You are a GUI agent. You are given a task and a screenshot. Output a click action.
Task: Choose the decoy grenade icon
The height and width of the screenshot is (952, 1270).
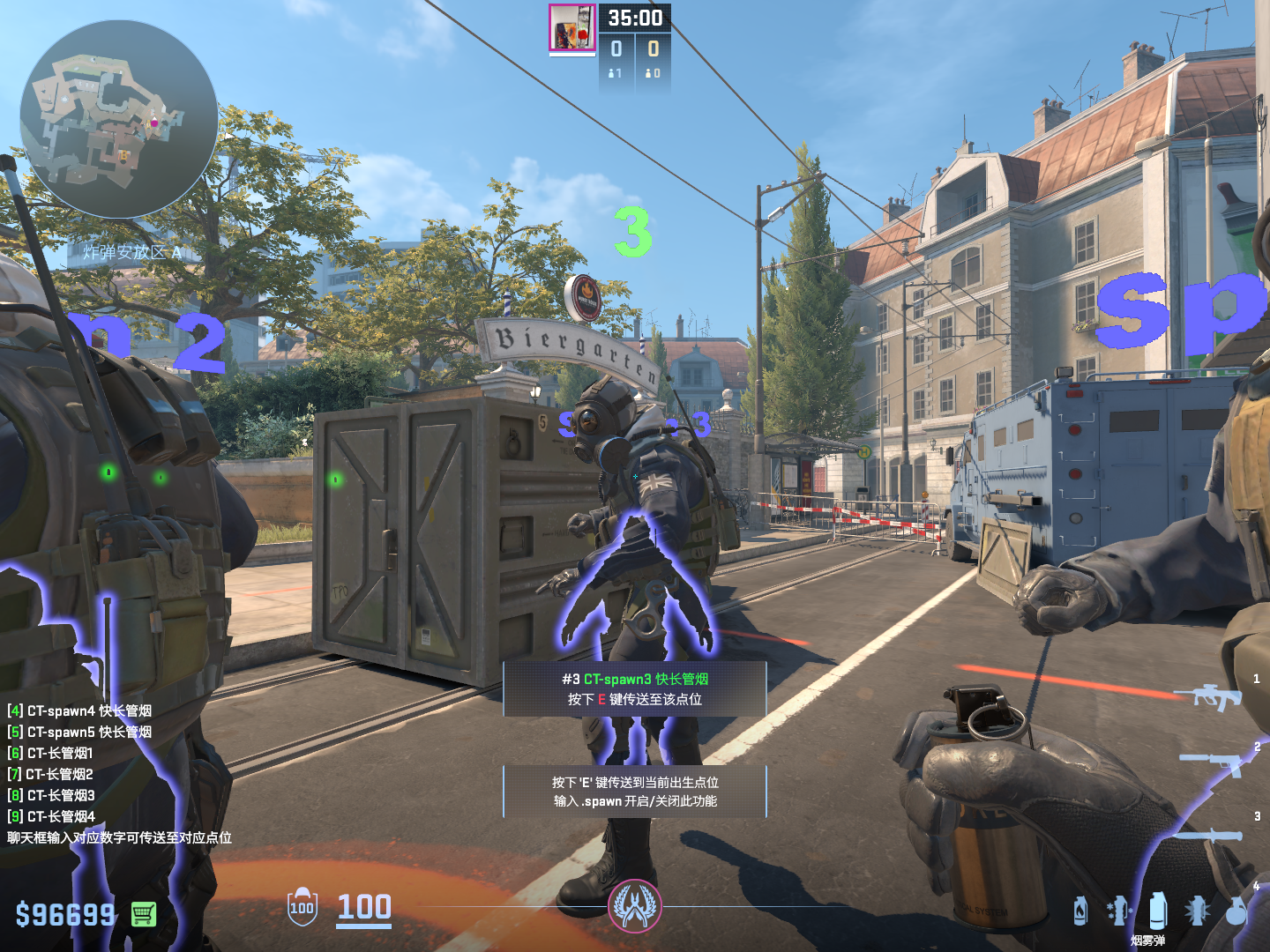click(1117, 911)
